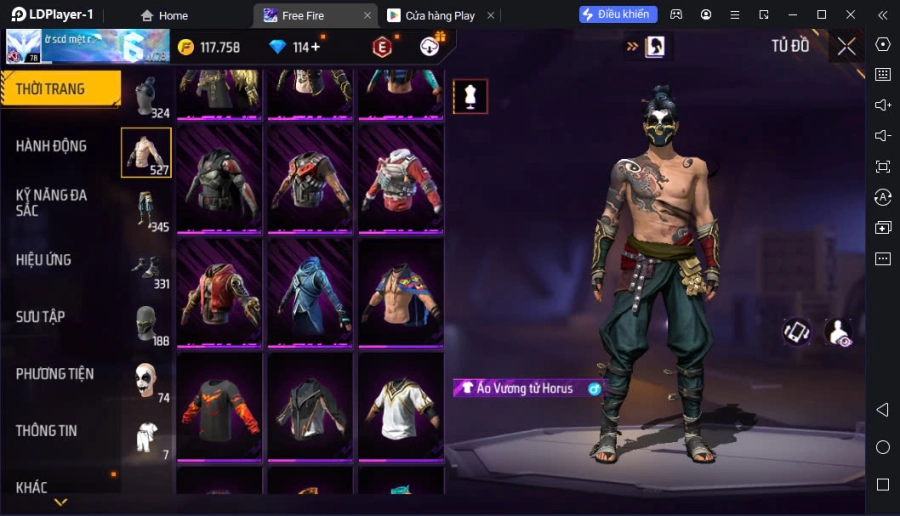This screenshot has height=516, width=900.
Task: Equip the black shirt with orange flames
Action: pyautogui.click(x=219, y=406)
